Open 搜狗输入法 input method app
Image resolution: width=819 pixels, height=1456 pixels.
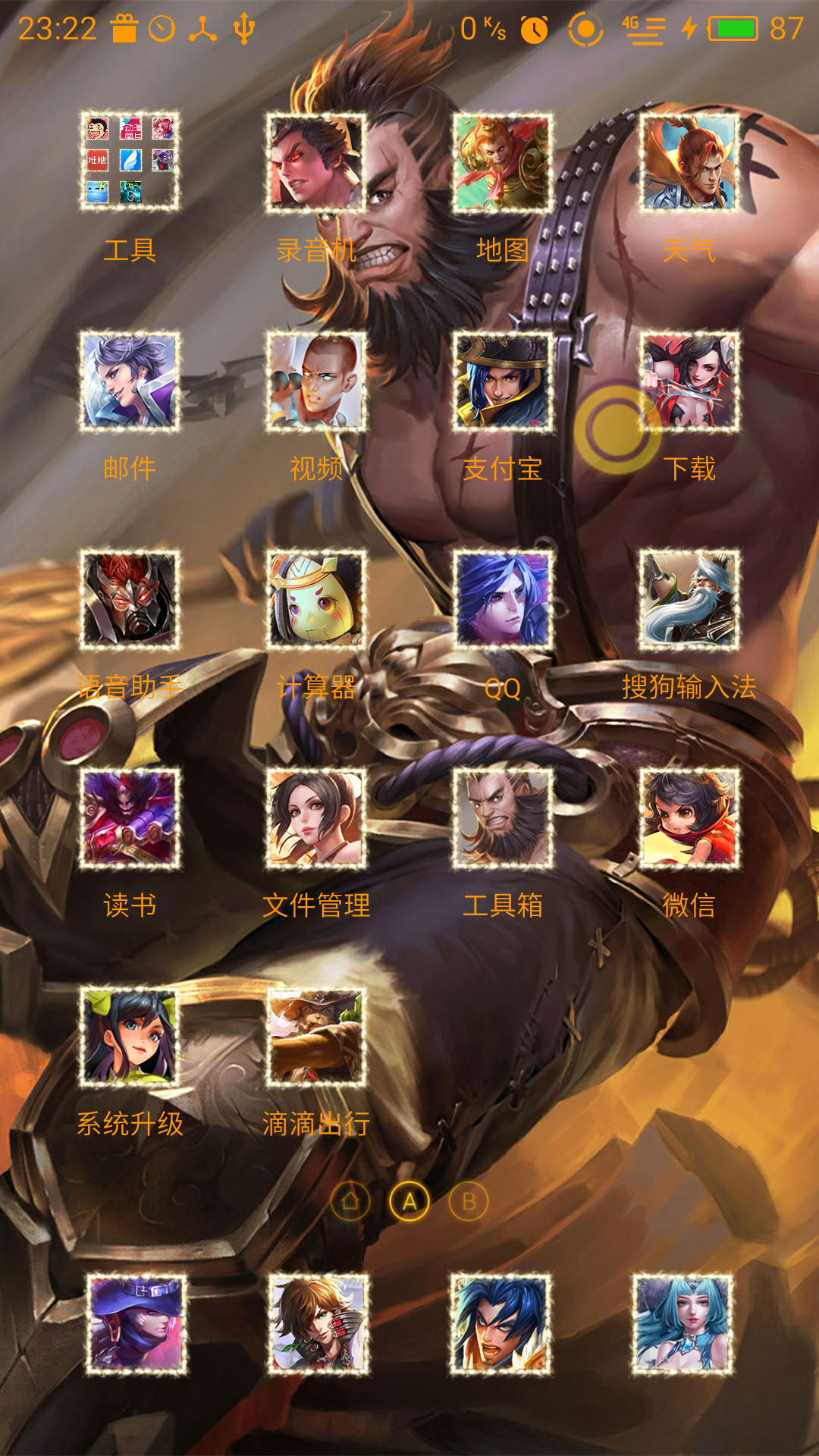[689, 599]
